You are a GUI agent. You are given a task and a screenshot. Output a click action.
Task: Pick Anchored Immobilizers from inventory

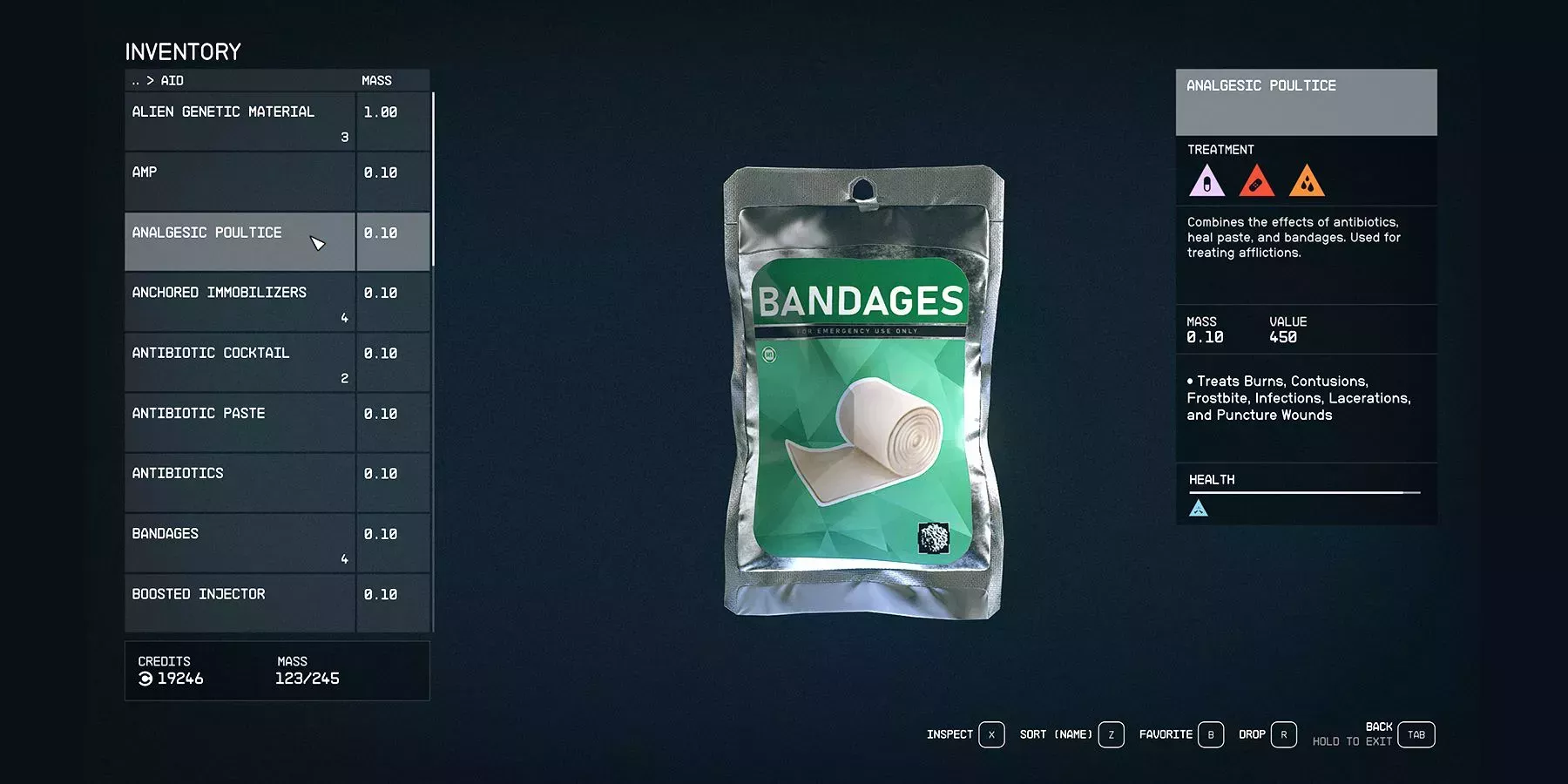click(x=240, y=301)
